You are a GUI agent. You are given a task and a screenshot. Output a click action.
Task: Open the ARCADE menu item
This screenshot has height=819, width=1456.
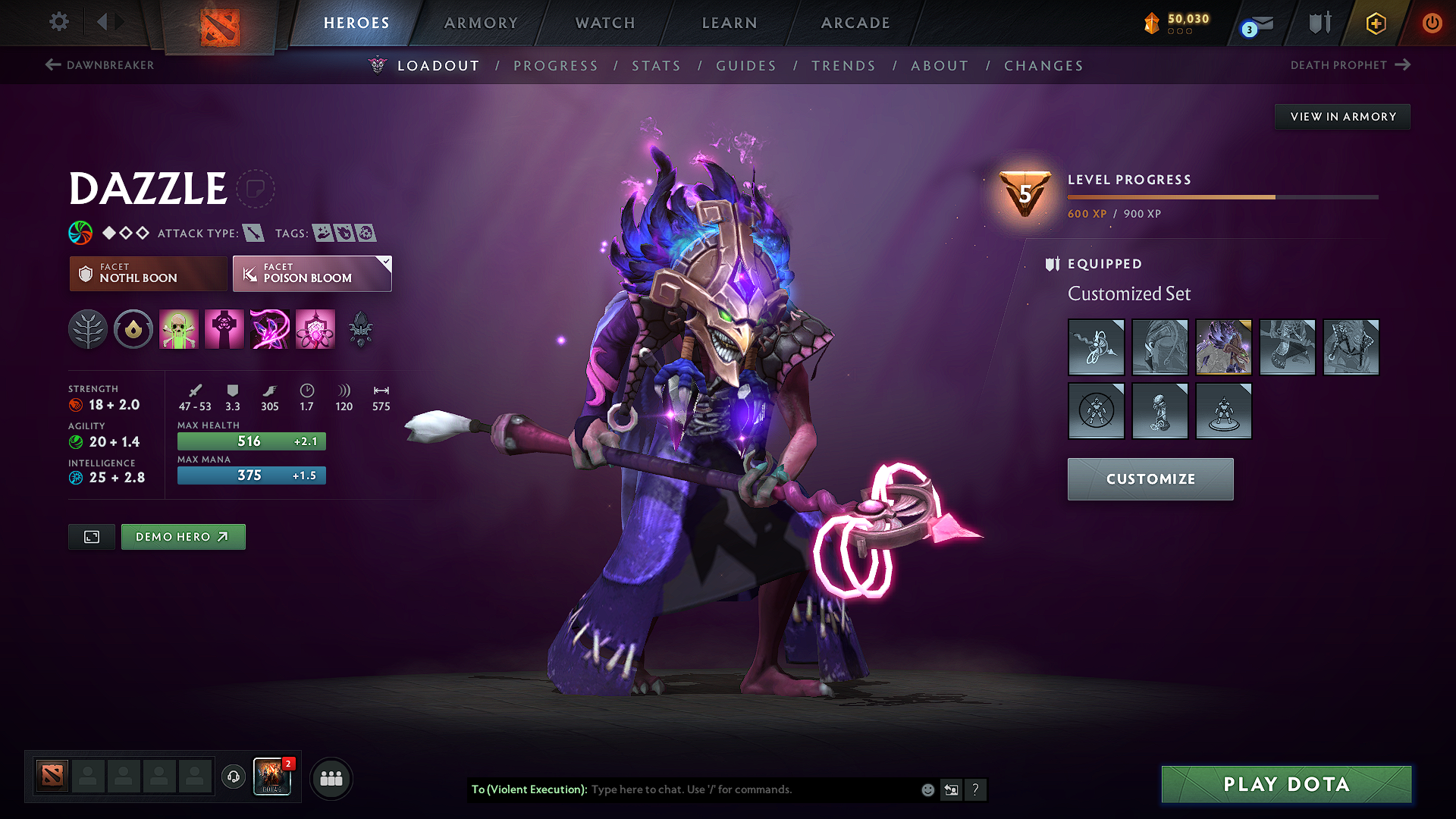pyautogui.click(x=855, y=23)
